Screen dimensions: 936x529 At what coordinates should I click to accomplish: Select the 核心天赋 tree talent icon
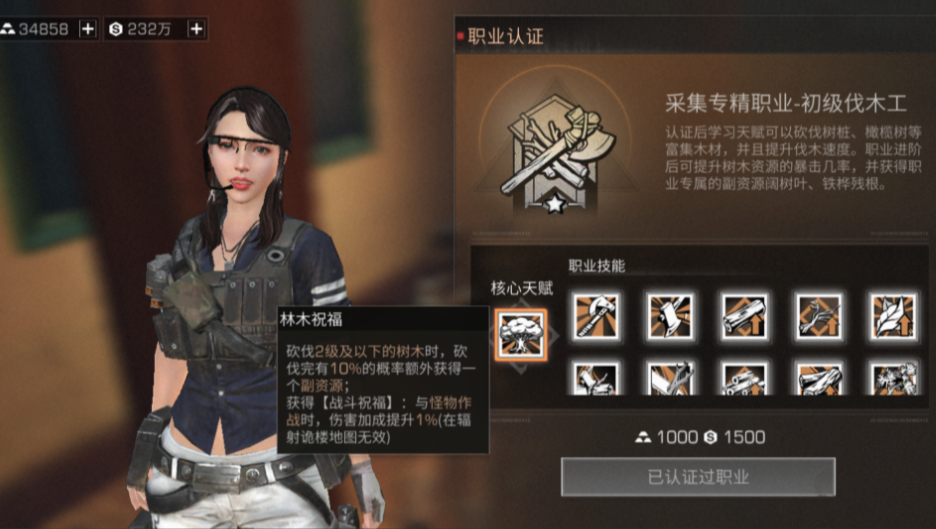click(521, 333)
